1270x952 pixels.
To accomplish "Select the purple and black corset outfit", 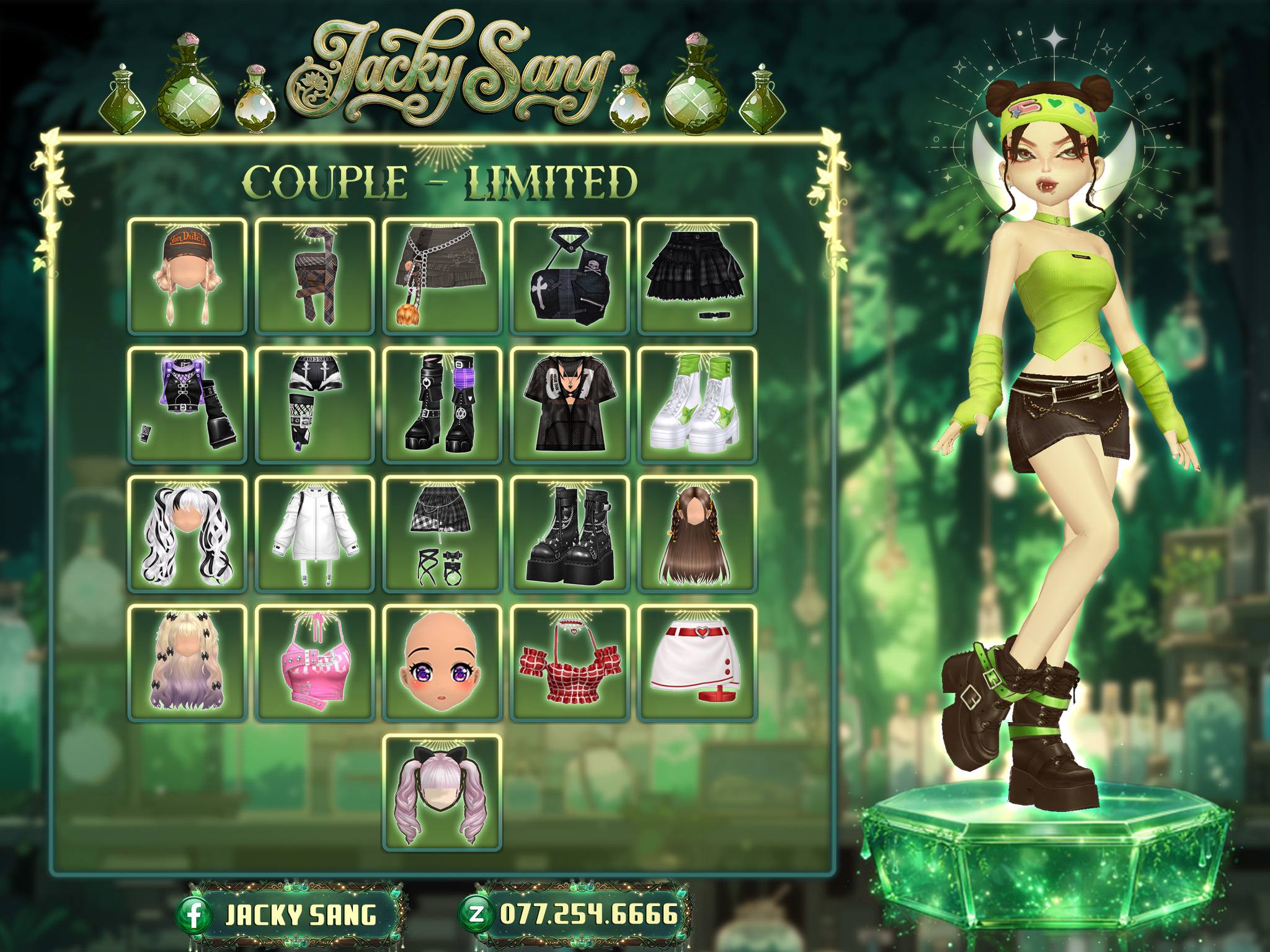I will pyautogui.click(x=187, y=405).
